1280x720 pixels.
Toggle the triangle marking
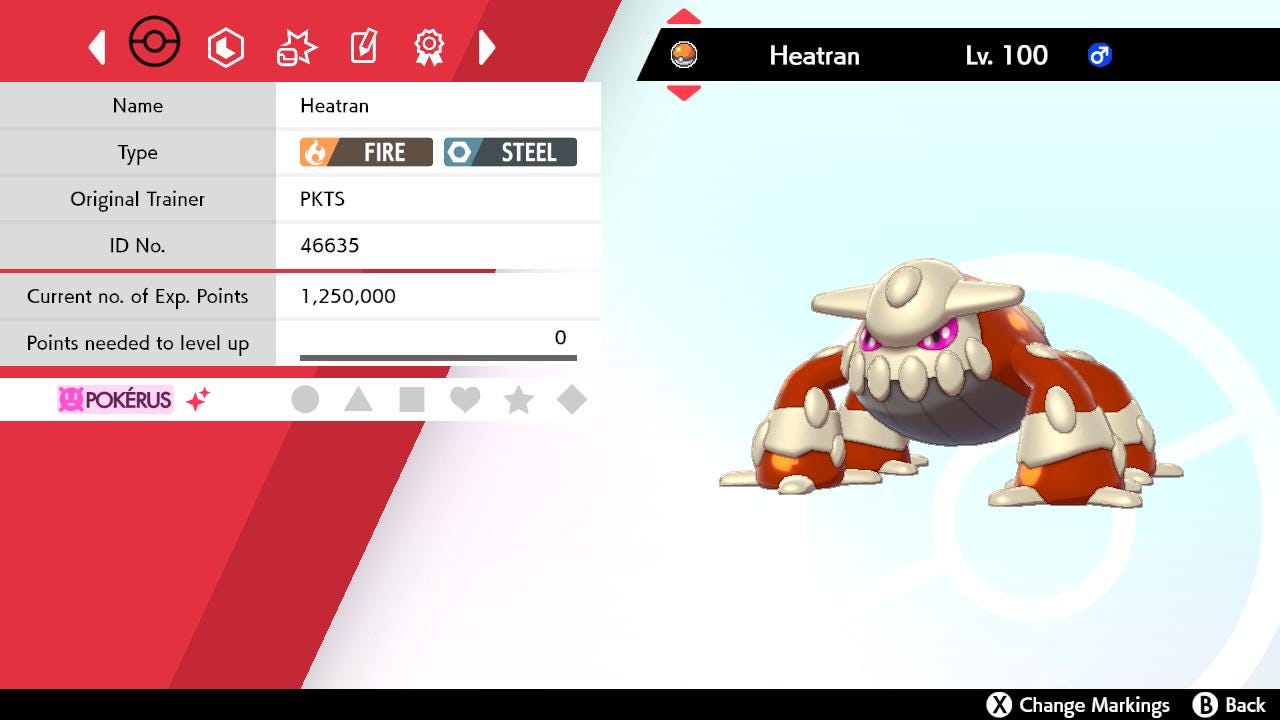click(358, 400)
